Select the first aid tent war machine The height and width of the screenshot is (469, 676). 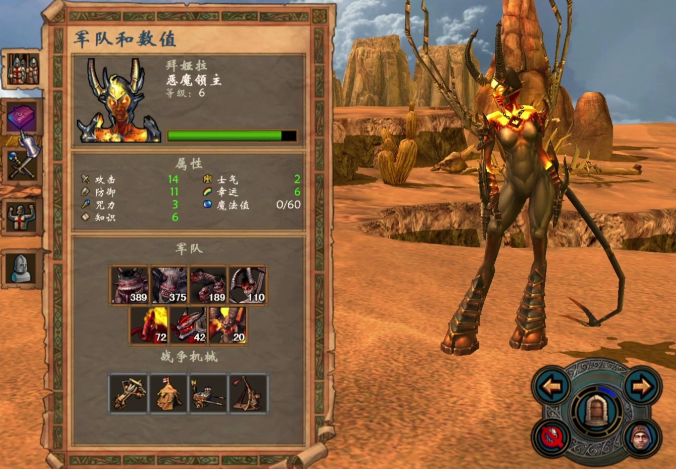click(x=169, y=393)
